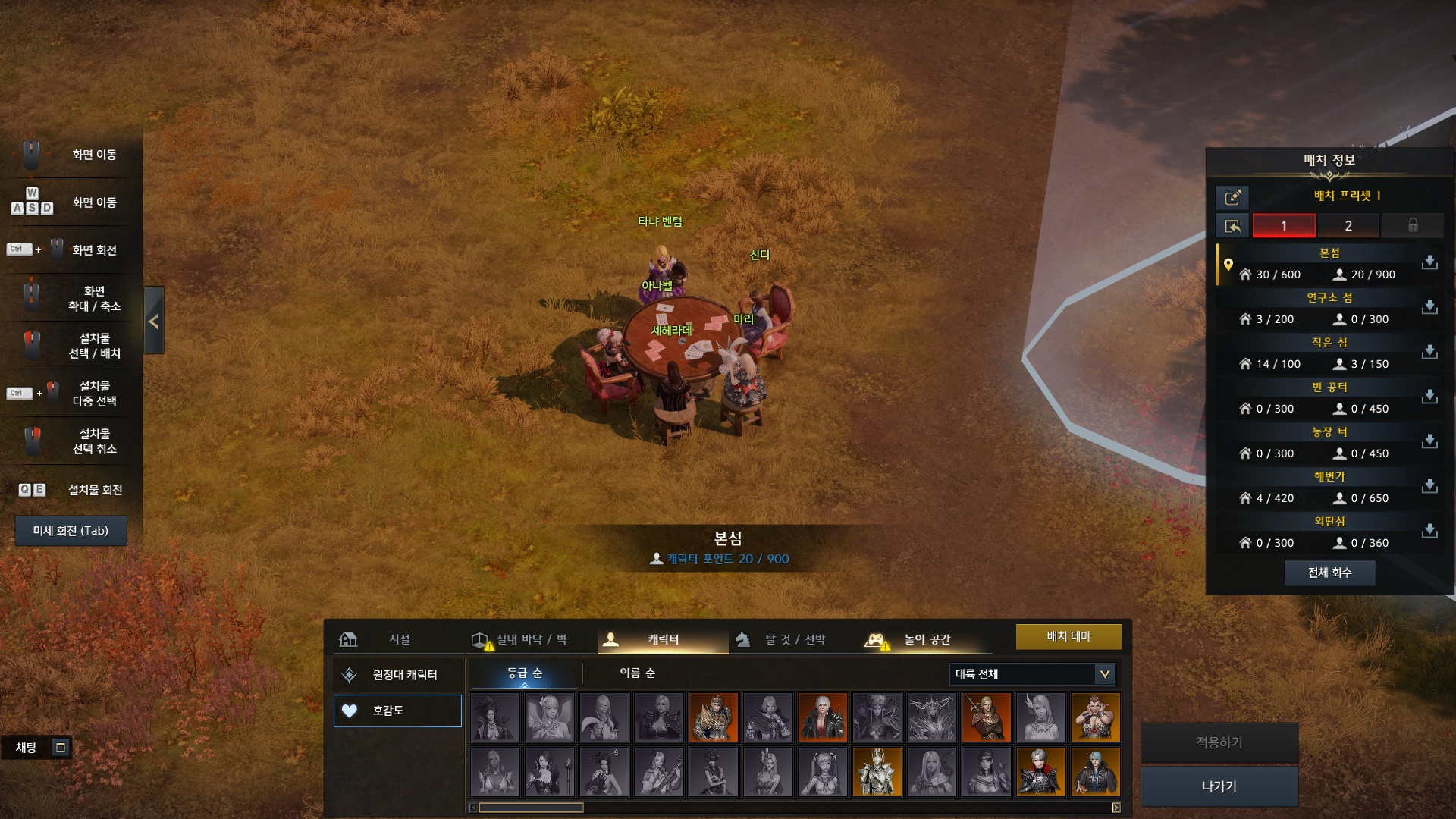Click the edit preset name pencil icon
The image size is (1456, 819).
coord(1232,197)
